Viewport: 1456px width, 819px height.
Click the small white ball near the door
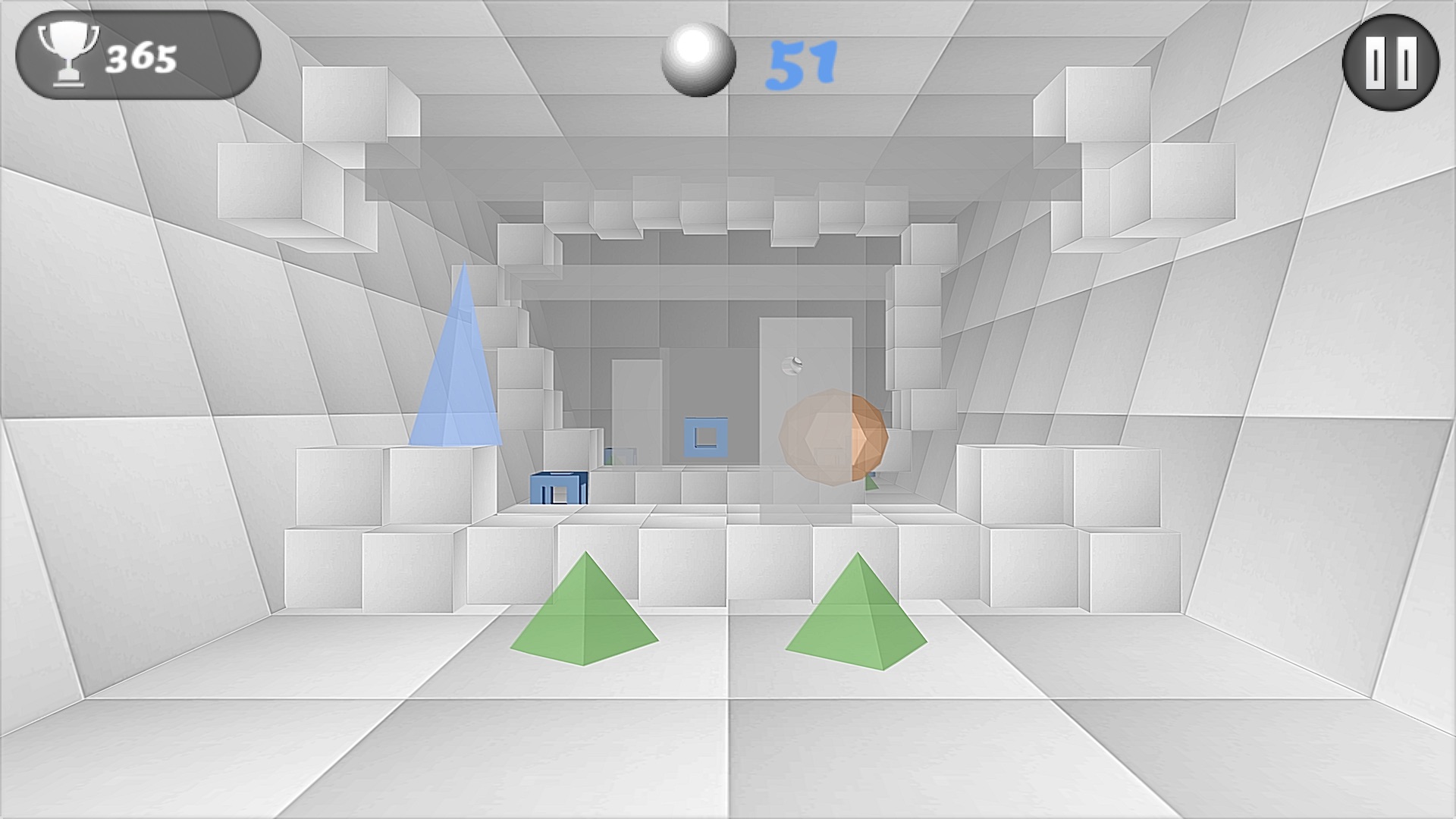(x=791, y=364)
